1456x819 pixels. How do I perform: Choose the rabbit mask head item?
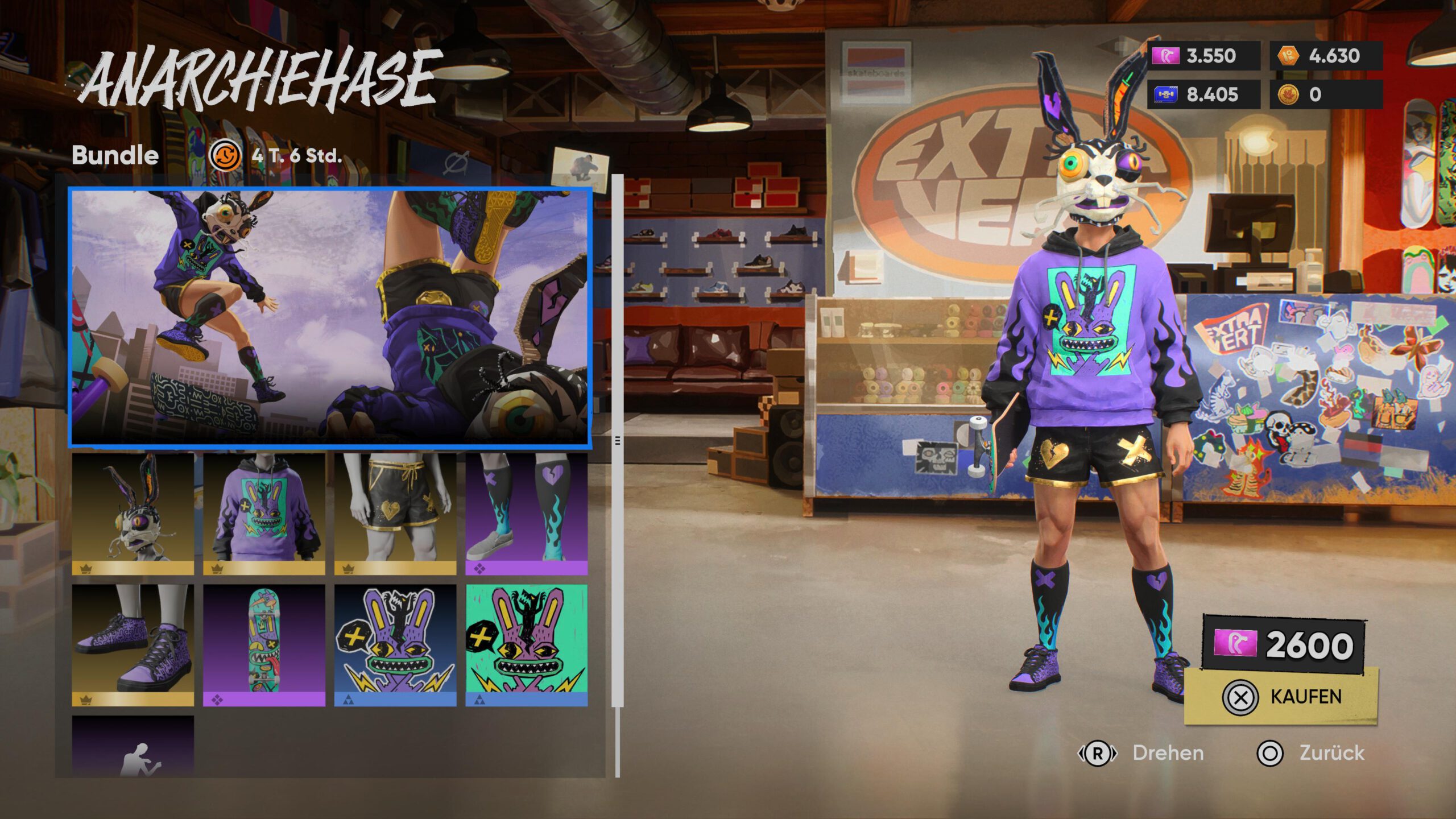coord(133,514)
